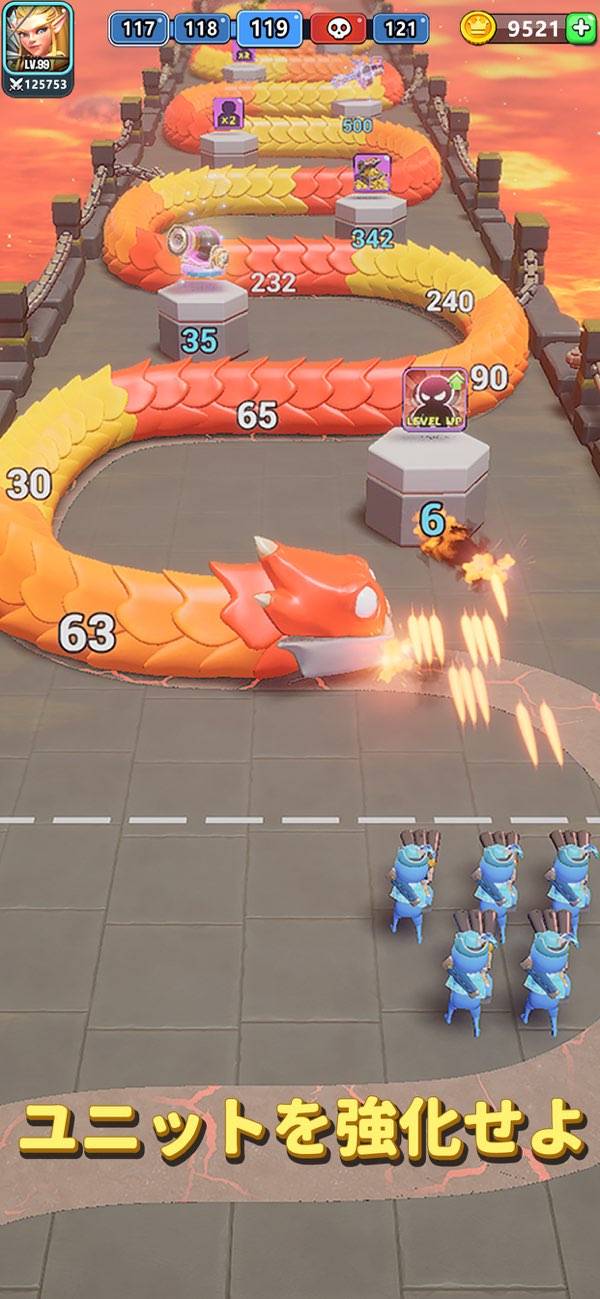Choose stage 117 in the progress bar
The image size is (600, 1299).
pos(138,28)
